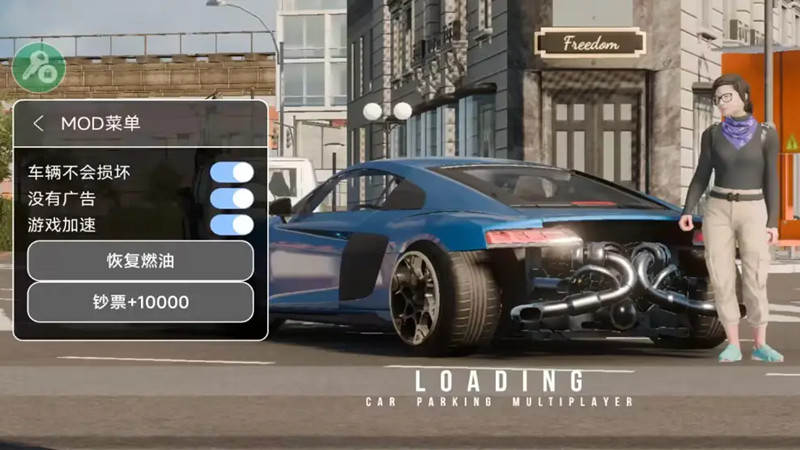800x450 pixels.
Task: Select the 钞票+10000 button
Action: pos(140,302)
